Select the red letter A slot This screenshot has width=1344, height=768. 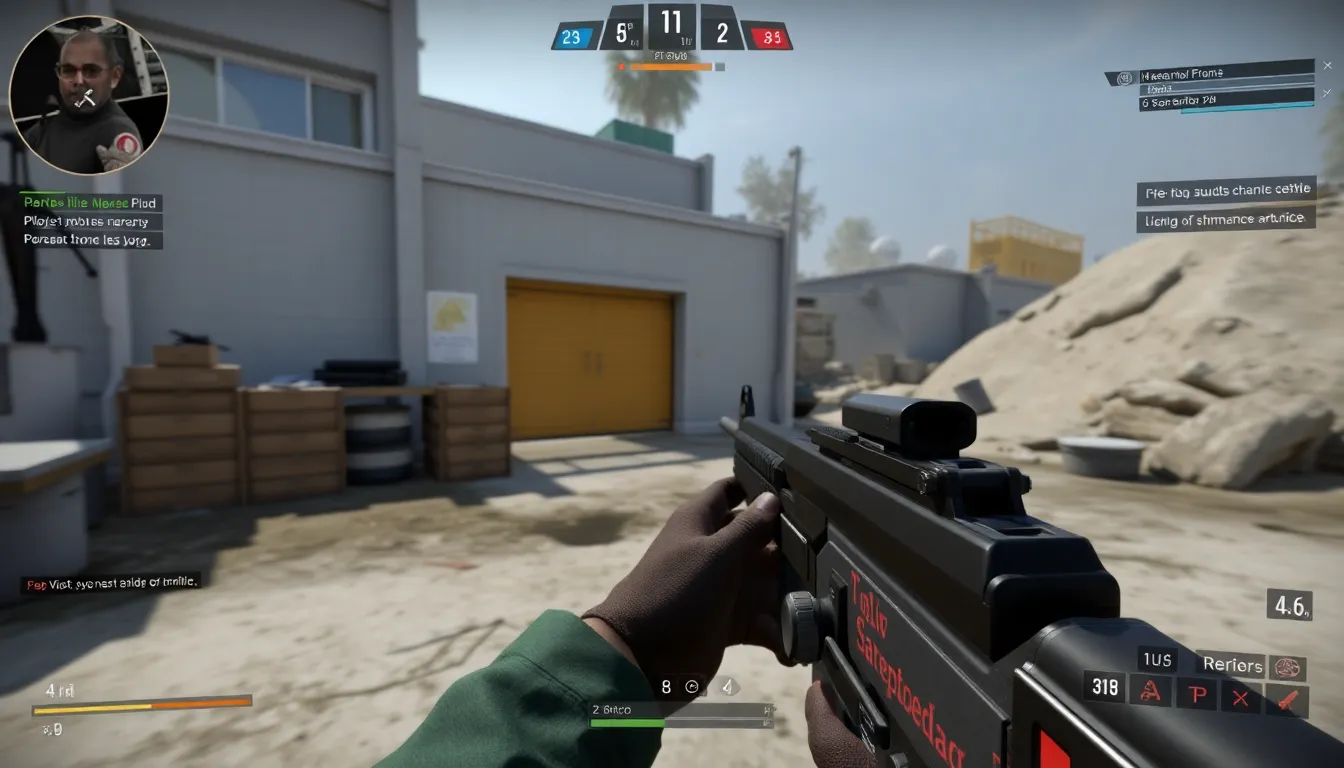[x=1150, y=691]
